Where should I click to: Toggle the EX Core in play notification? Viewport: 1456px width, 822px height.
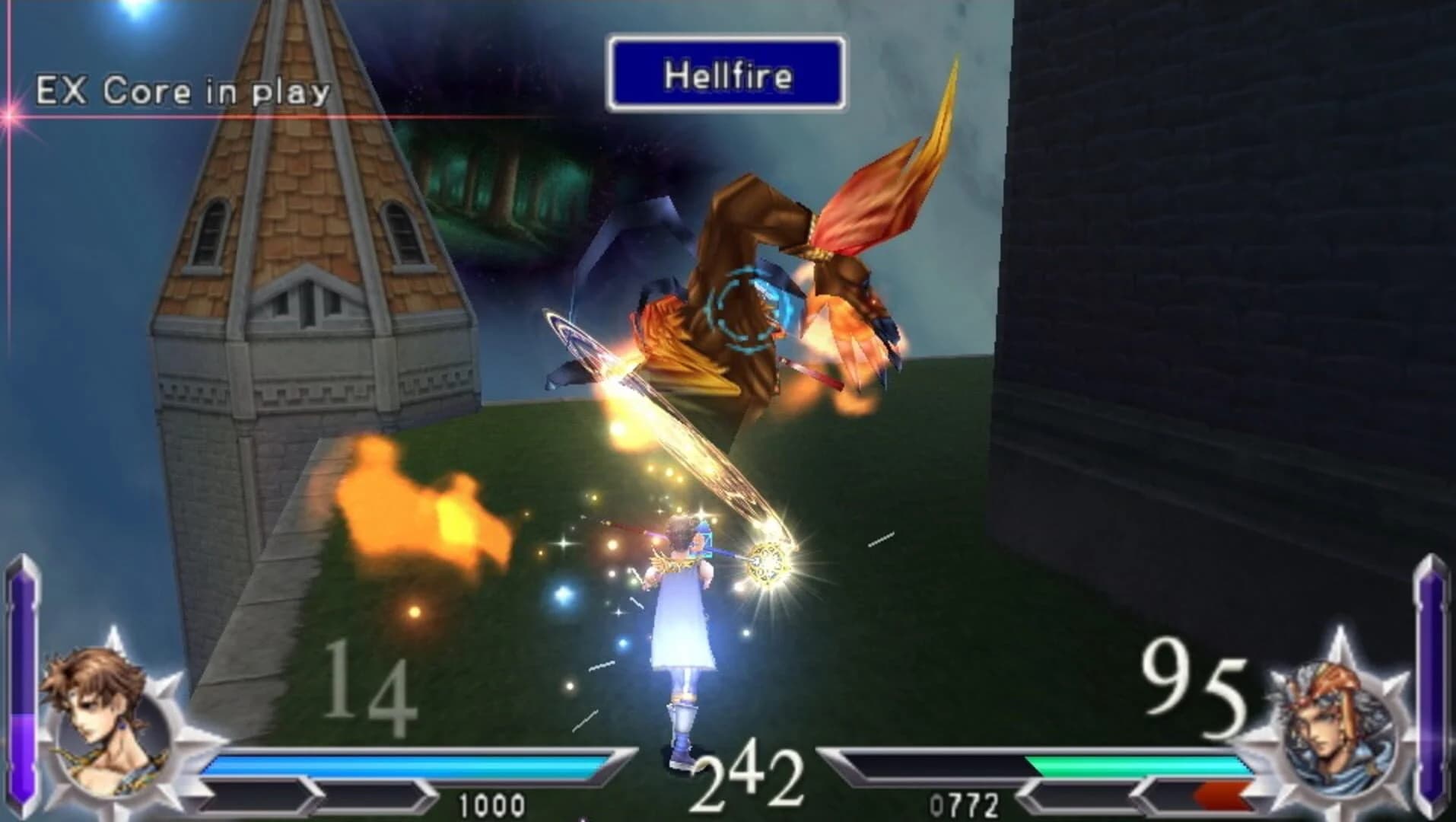pyautogui.click(x=183, y=90)
